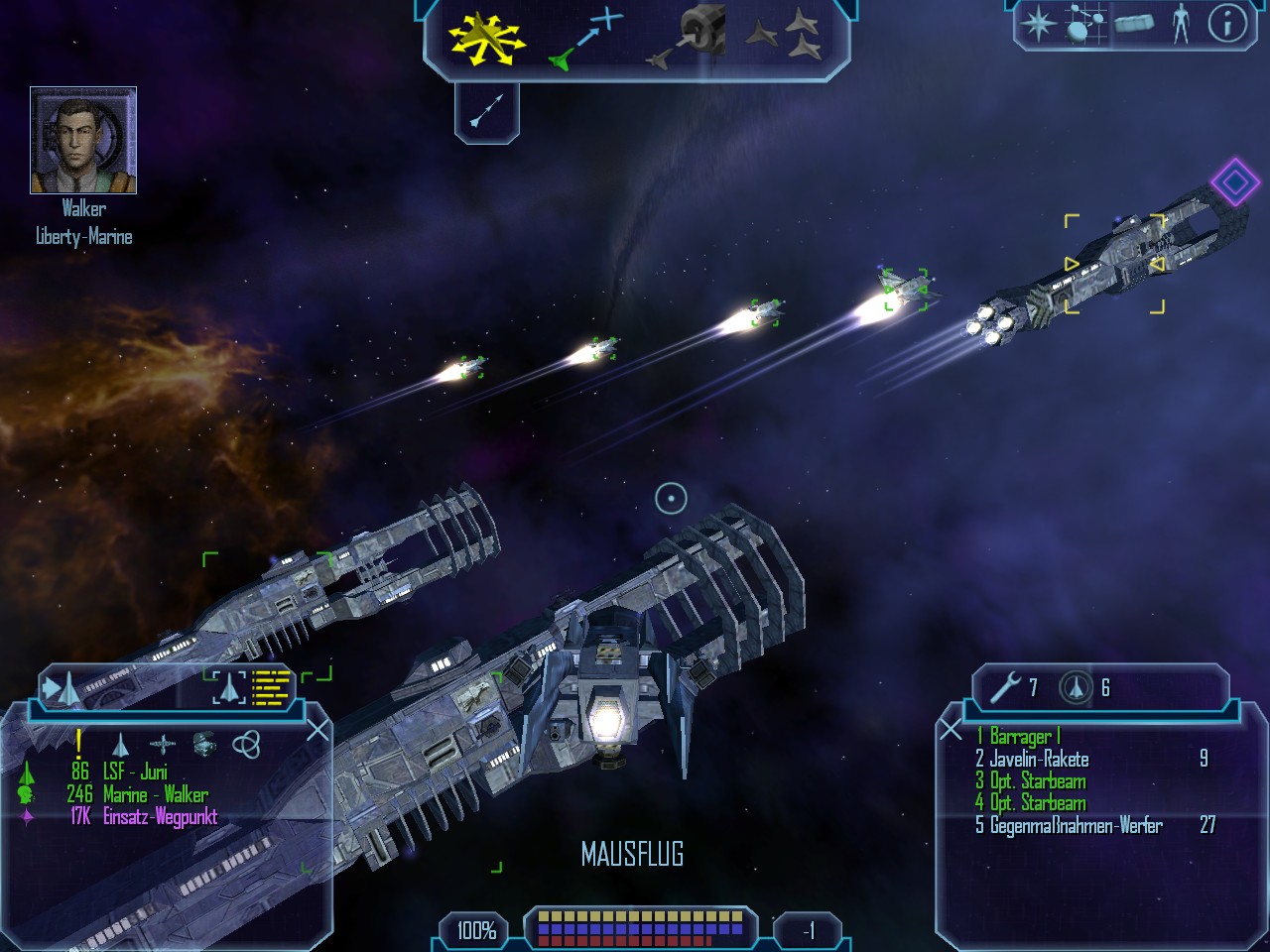Target the Einsatz-Wegpunkt contact entry
The width and height of the screenshot is (1270, 952).
click(159, 817)
